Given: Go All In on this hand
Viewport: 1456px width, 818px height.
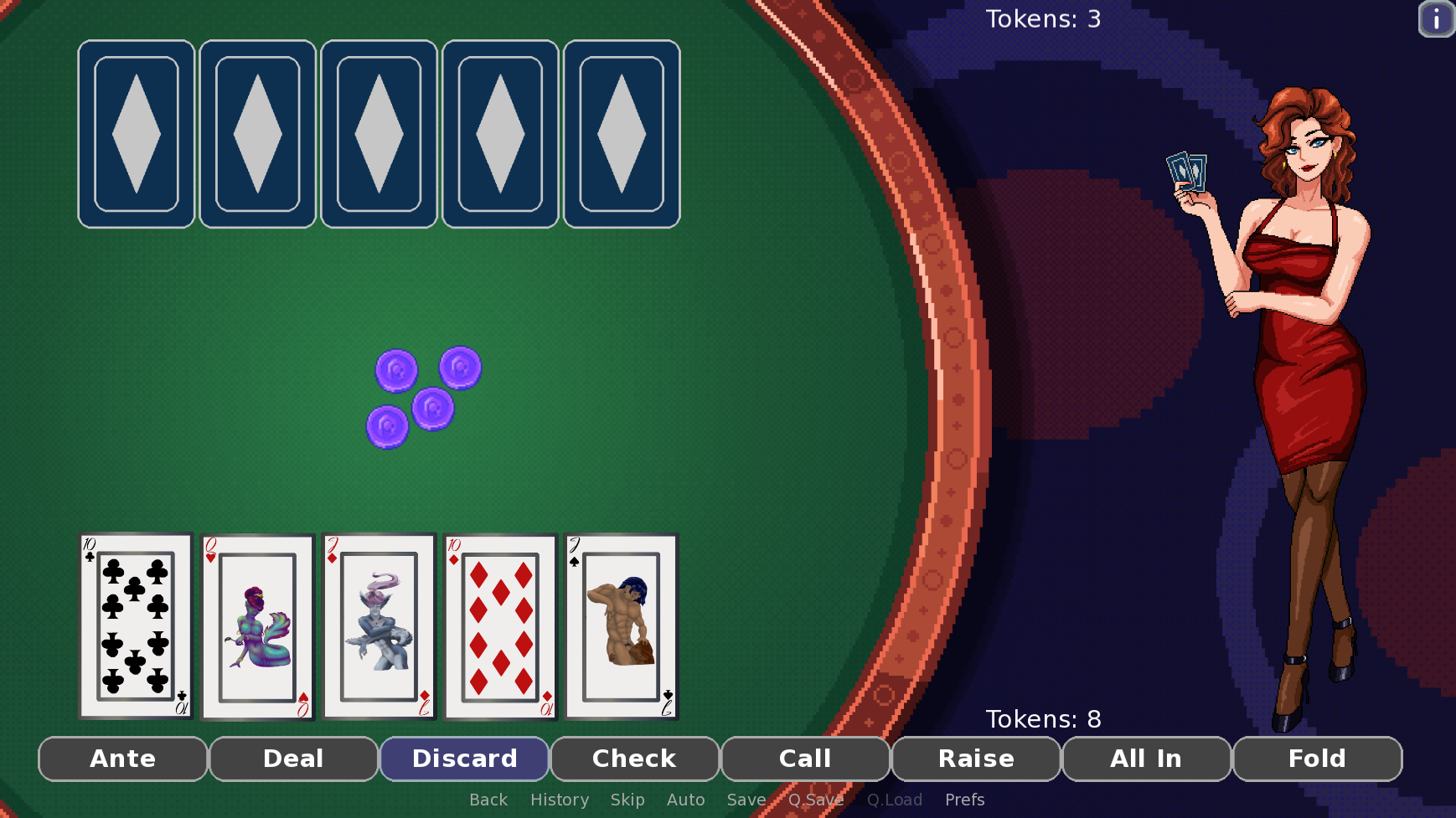Looking at the screenshot, I should point(1147,759).
